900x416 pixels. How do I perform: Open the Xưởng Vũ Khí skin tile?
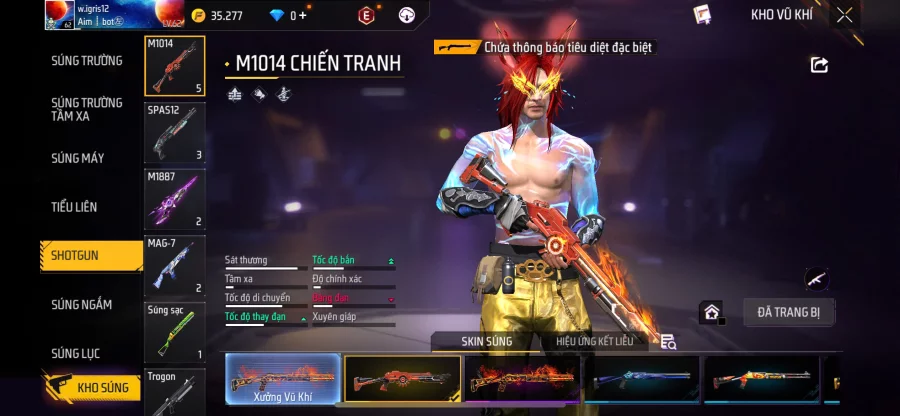pos(282,380)
